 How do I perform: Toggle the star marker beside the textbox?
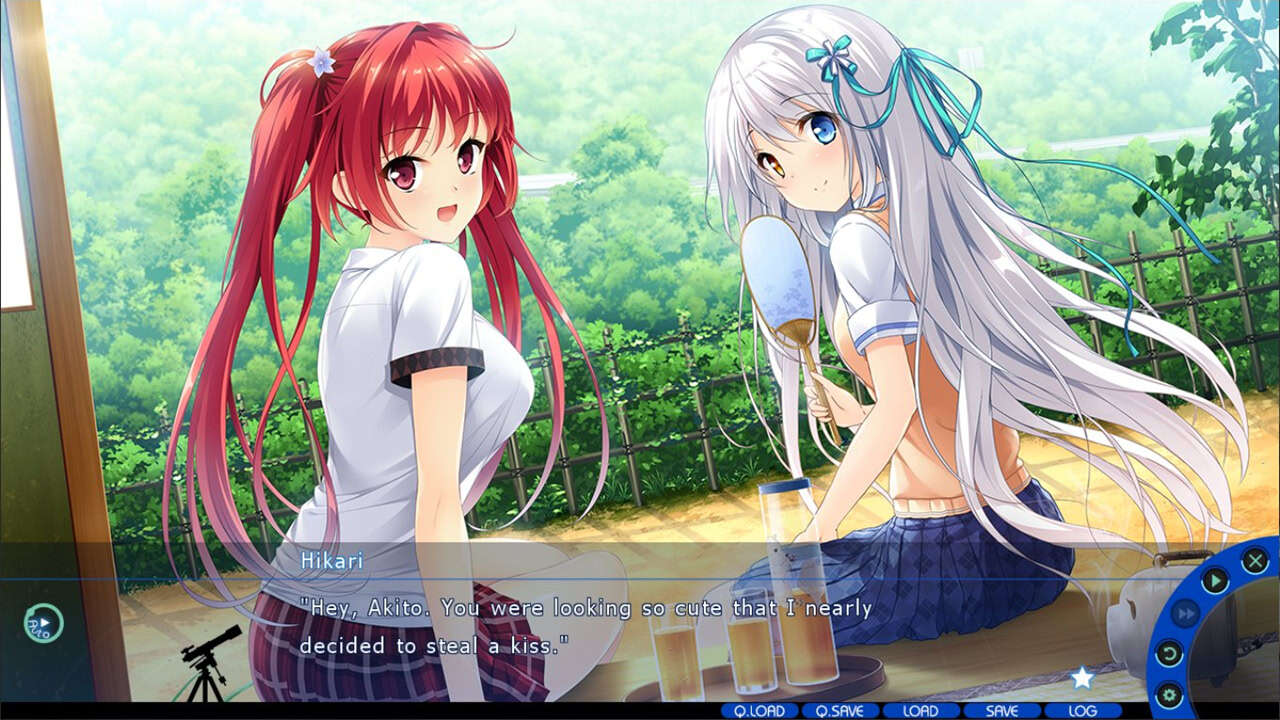[1081, 679]
